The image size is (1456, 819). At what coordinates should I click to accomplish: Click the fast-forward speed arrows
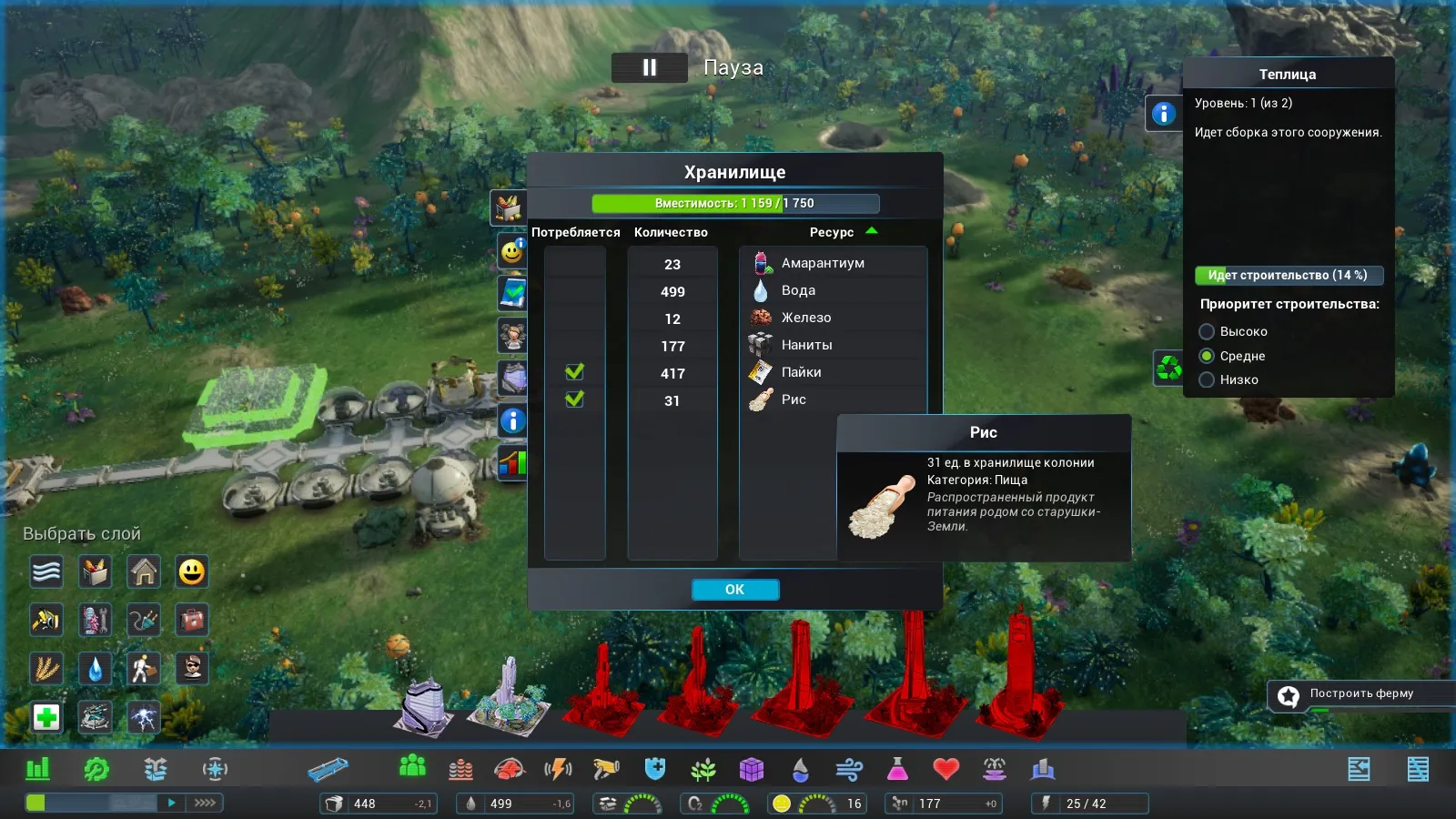[x=205, y=803]
